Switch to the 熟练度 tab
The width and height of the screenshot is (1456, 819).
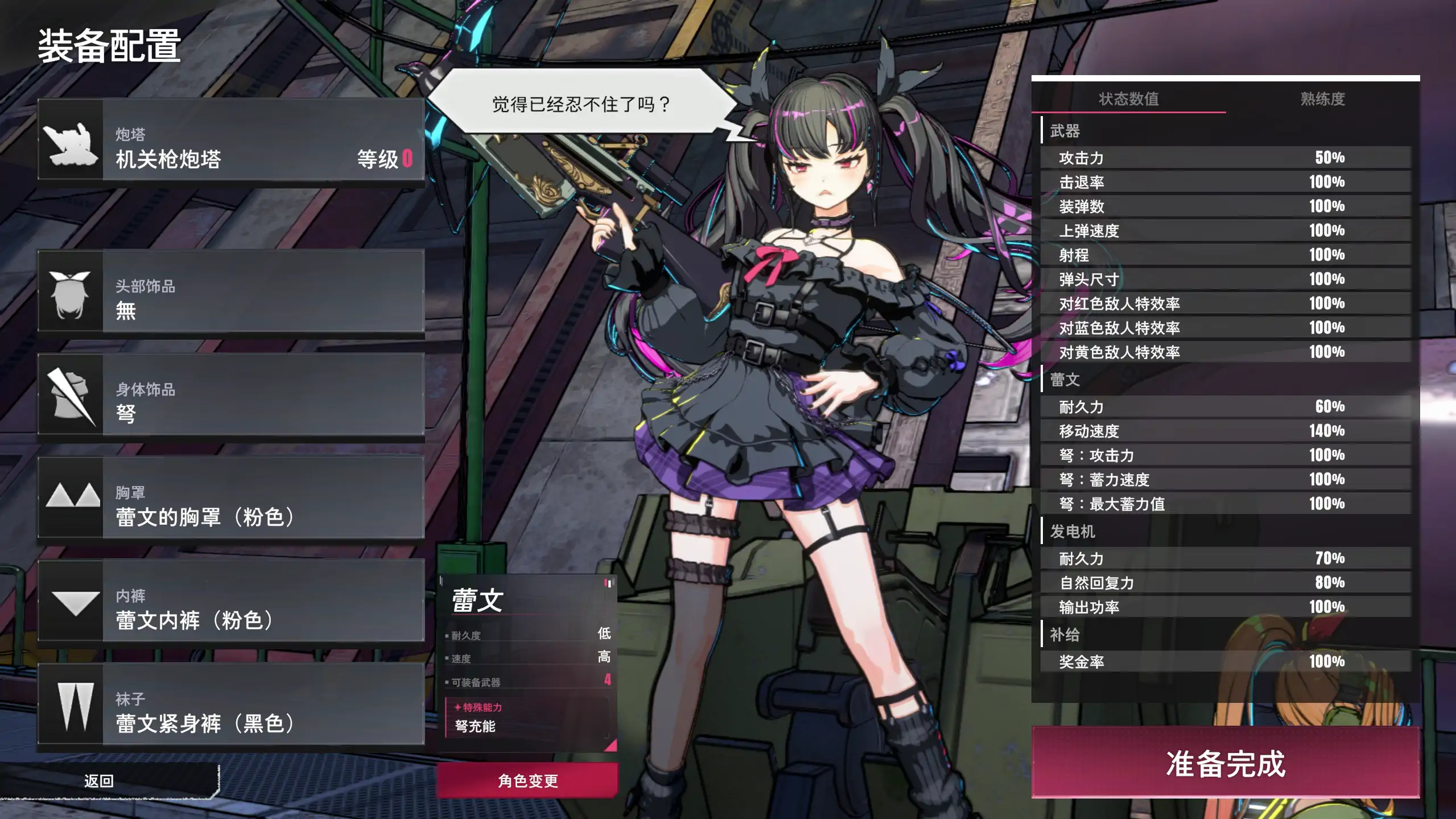1323,98
